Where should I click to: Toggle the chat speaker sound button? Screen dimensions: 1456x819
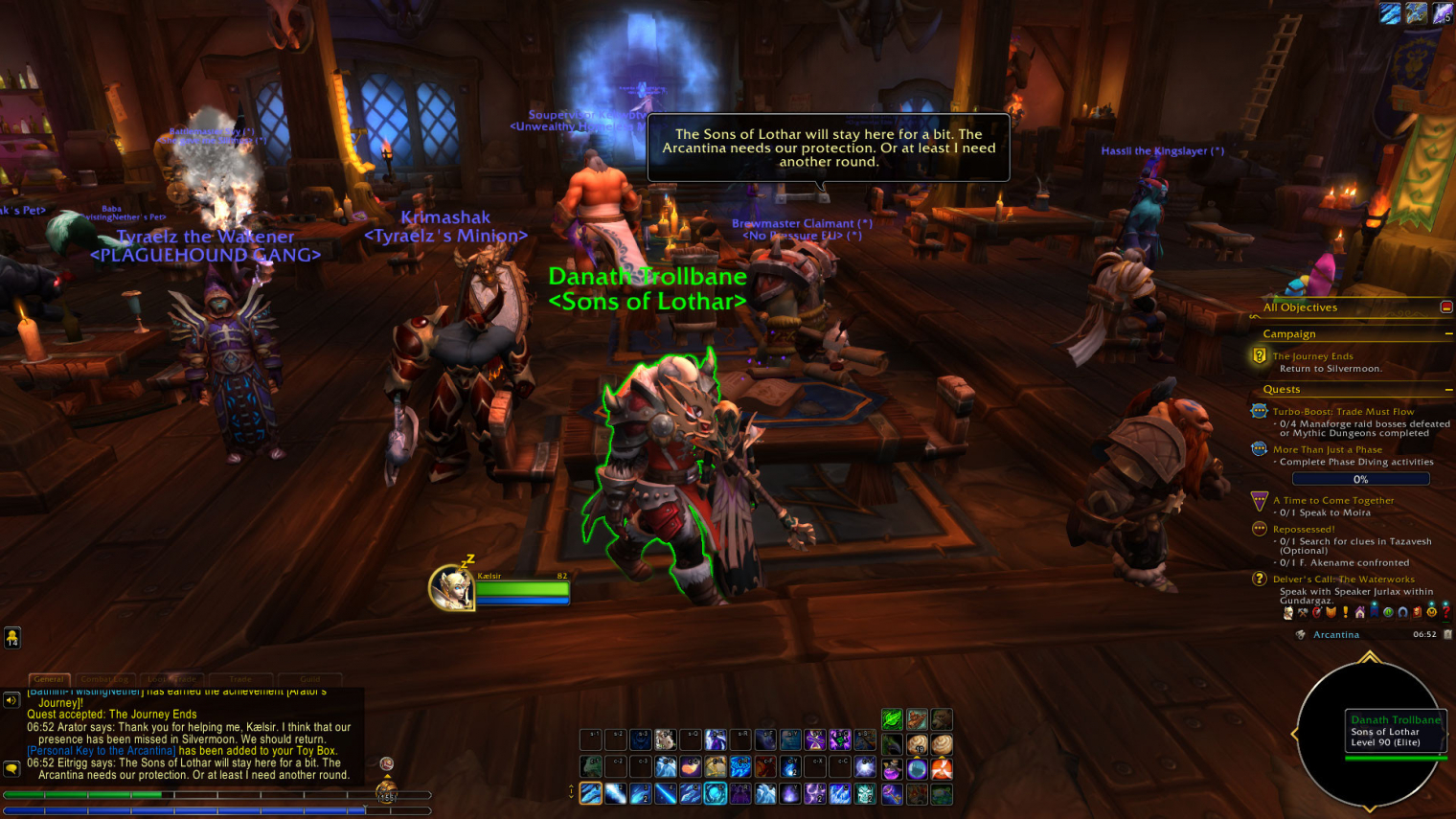[x=11, y=700]
